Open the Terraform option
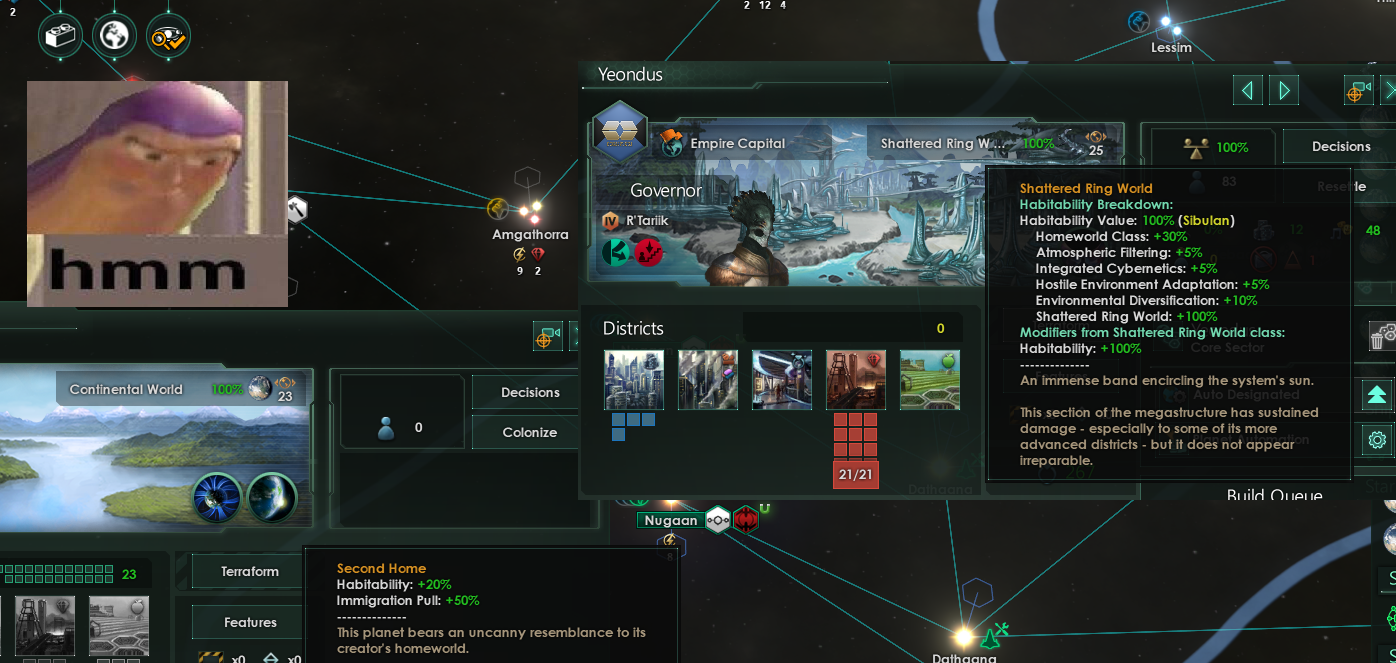1396x663 pixels. pos(250,571)
